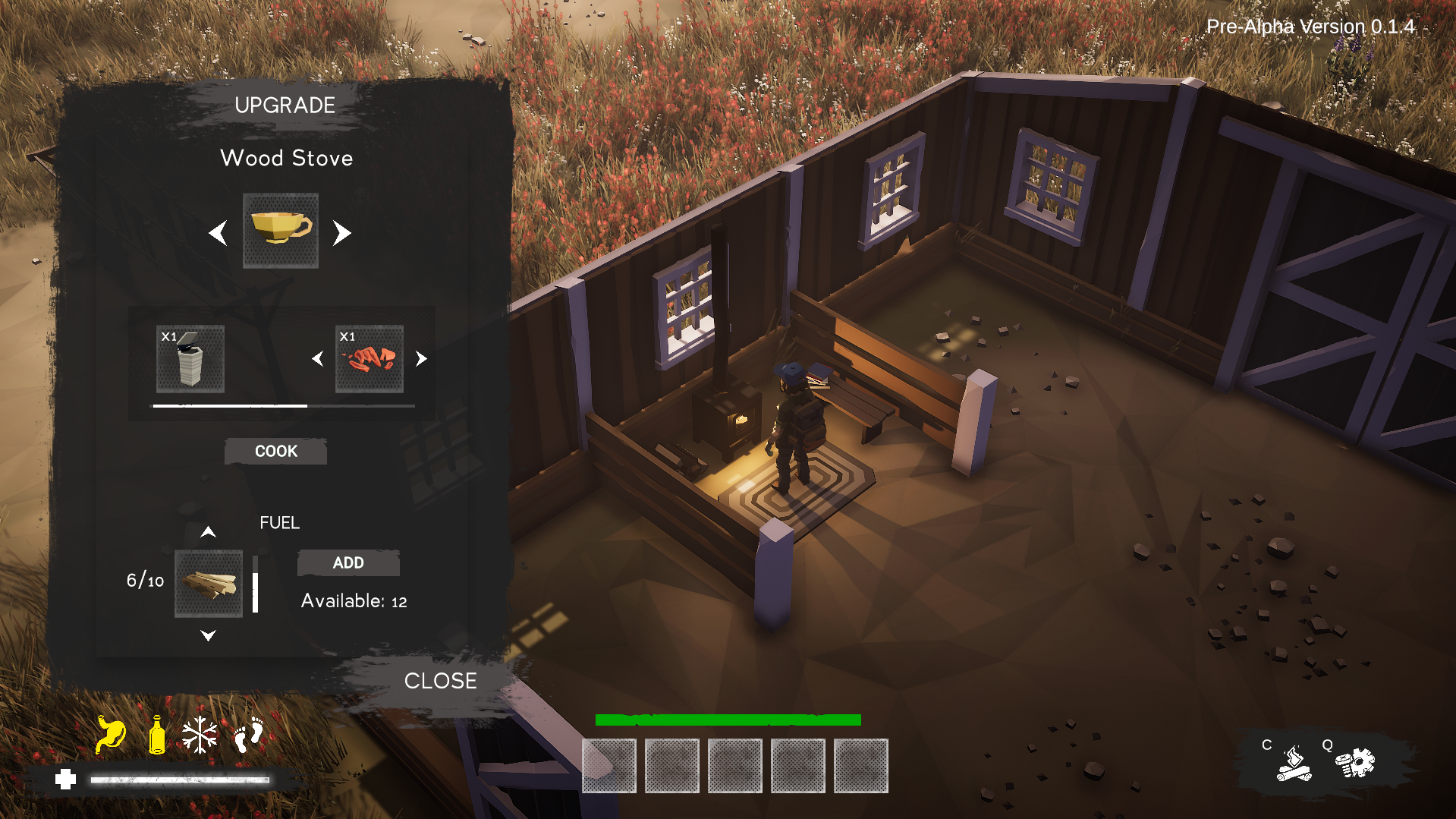Select the water container ingredient slot
The height and width of the screenshot is (819, 1456).
[x=190, y=359]
